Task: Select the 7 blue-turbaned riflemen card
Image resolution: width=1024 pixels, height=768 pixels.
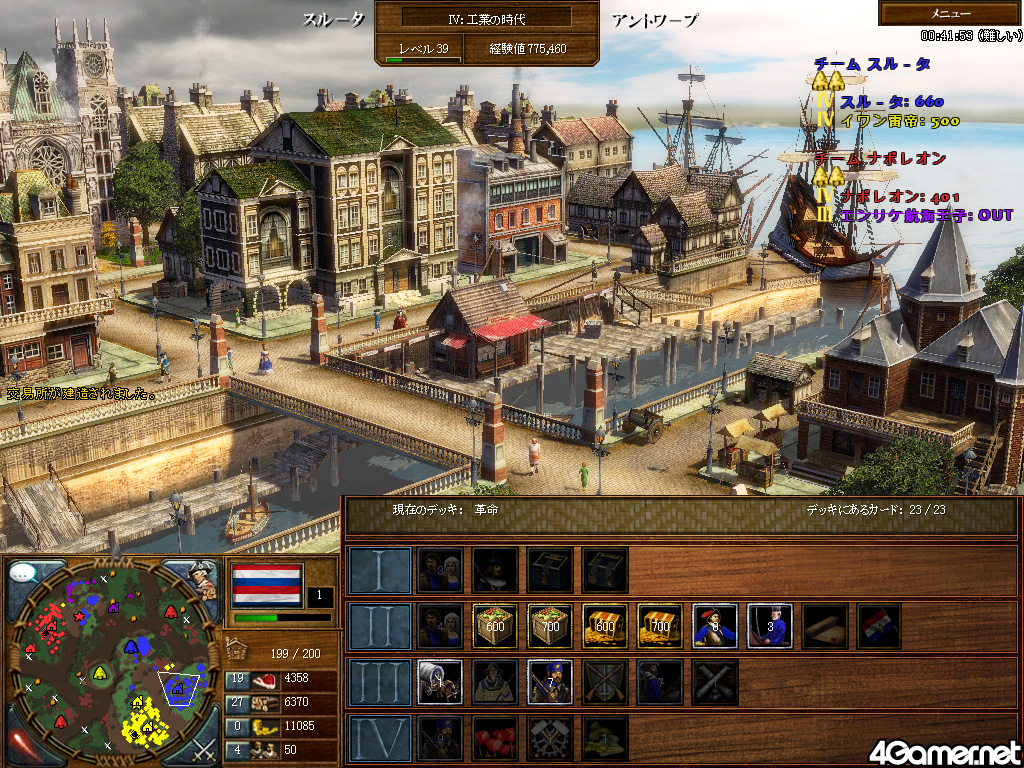Action: [550, 681]
